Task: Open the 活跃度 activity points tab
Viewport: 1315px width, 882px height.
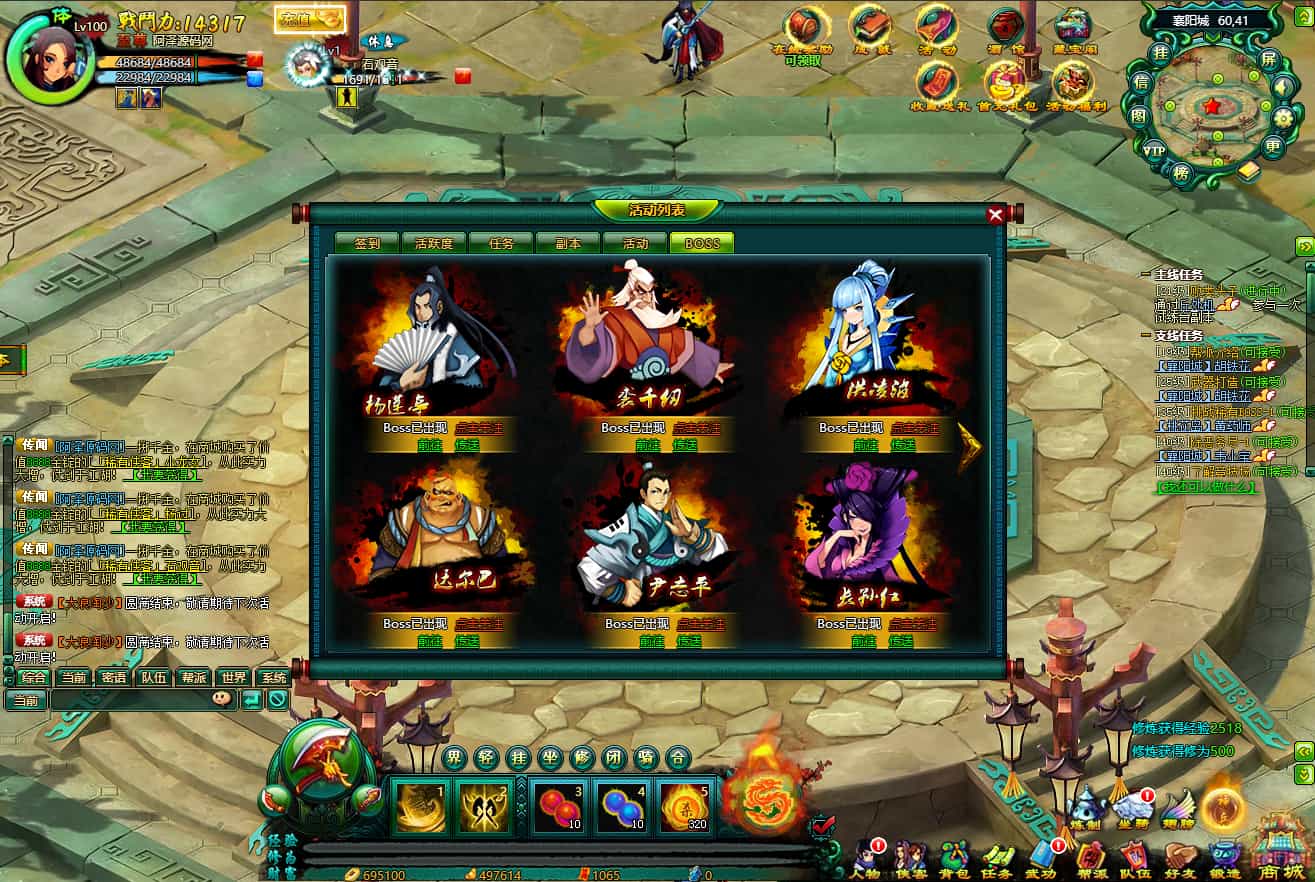Action: tap(434, 243)
